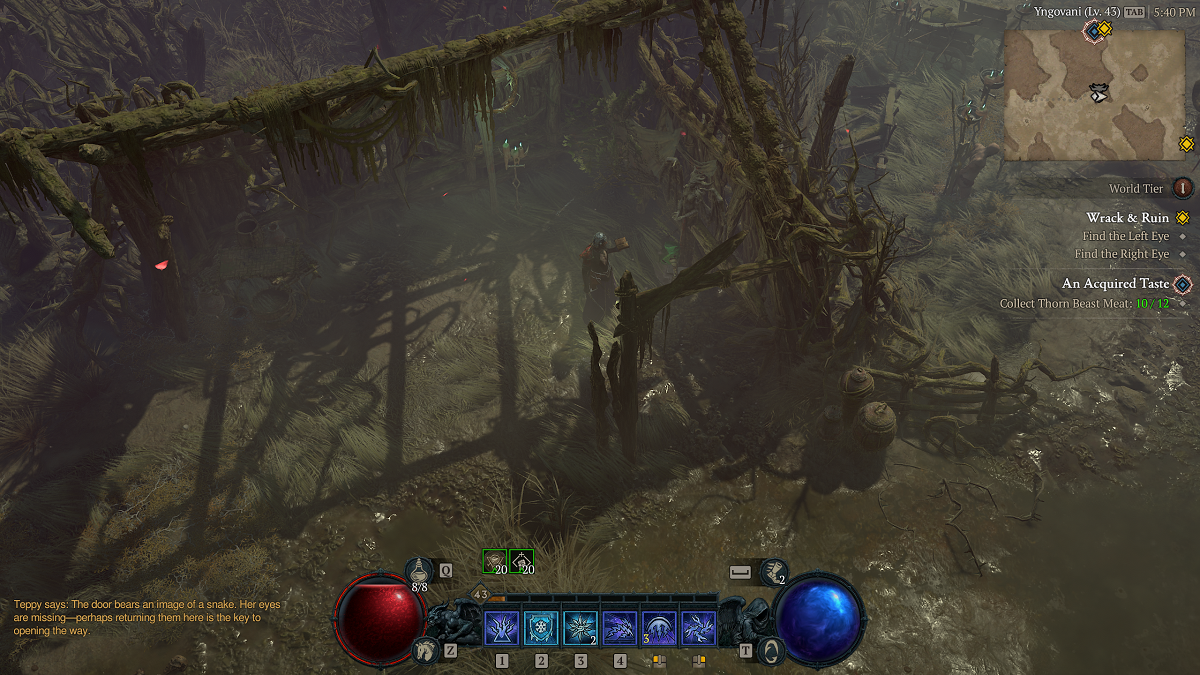
Task: Open the minimap of Yngovani
Action: [1094, 94]
